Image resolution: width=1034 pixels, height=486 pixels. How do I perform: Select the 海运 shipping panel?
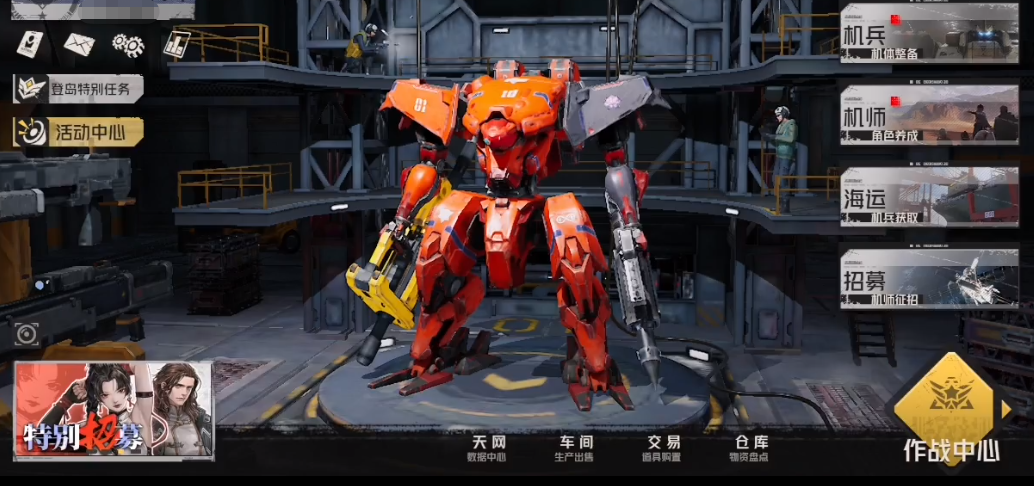pyautogui.click(x=929, y=196)
